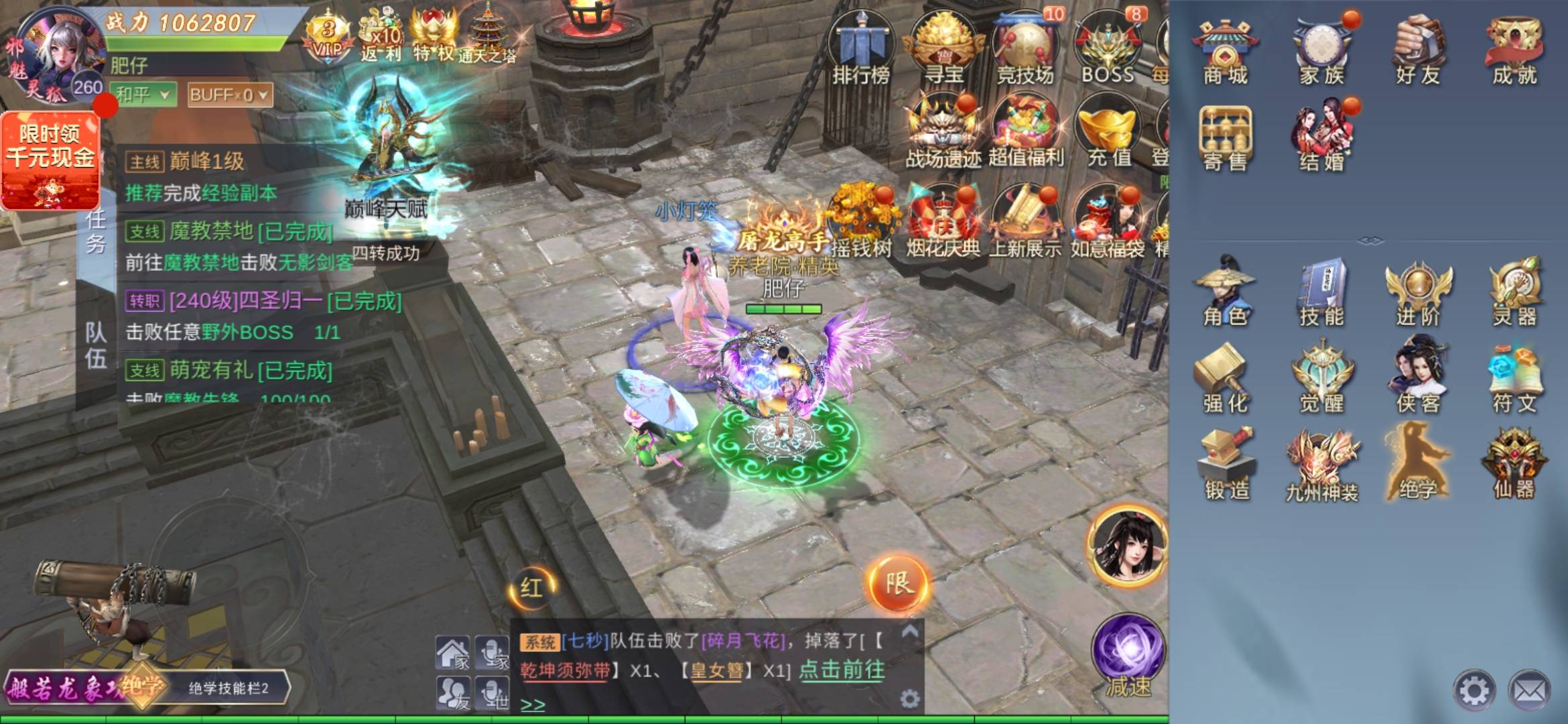Open the 和平 combat mode dropdown
Image resolution: width=1568 pixels, height=724 pixels.
pyautogui.click(x=143, y=95)
